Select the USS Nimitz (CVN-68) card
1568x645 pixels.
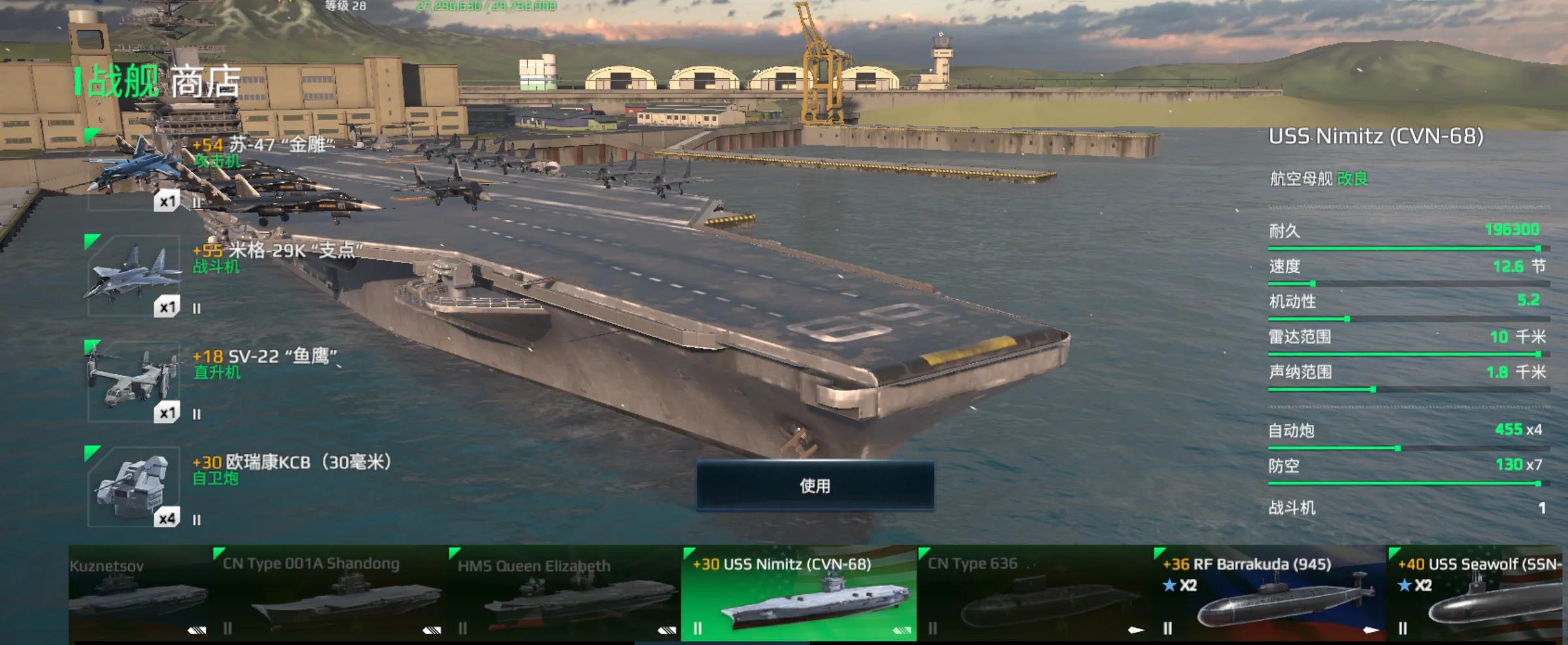798,594
